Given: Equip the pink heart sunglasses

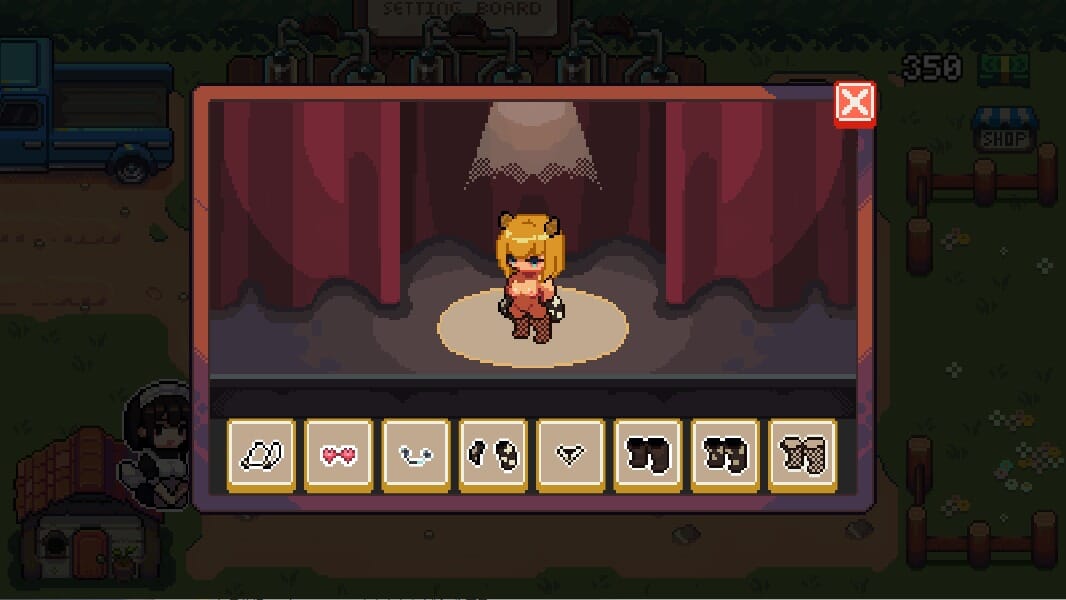Looking at the screenshot, I should click(338, 455).
